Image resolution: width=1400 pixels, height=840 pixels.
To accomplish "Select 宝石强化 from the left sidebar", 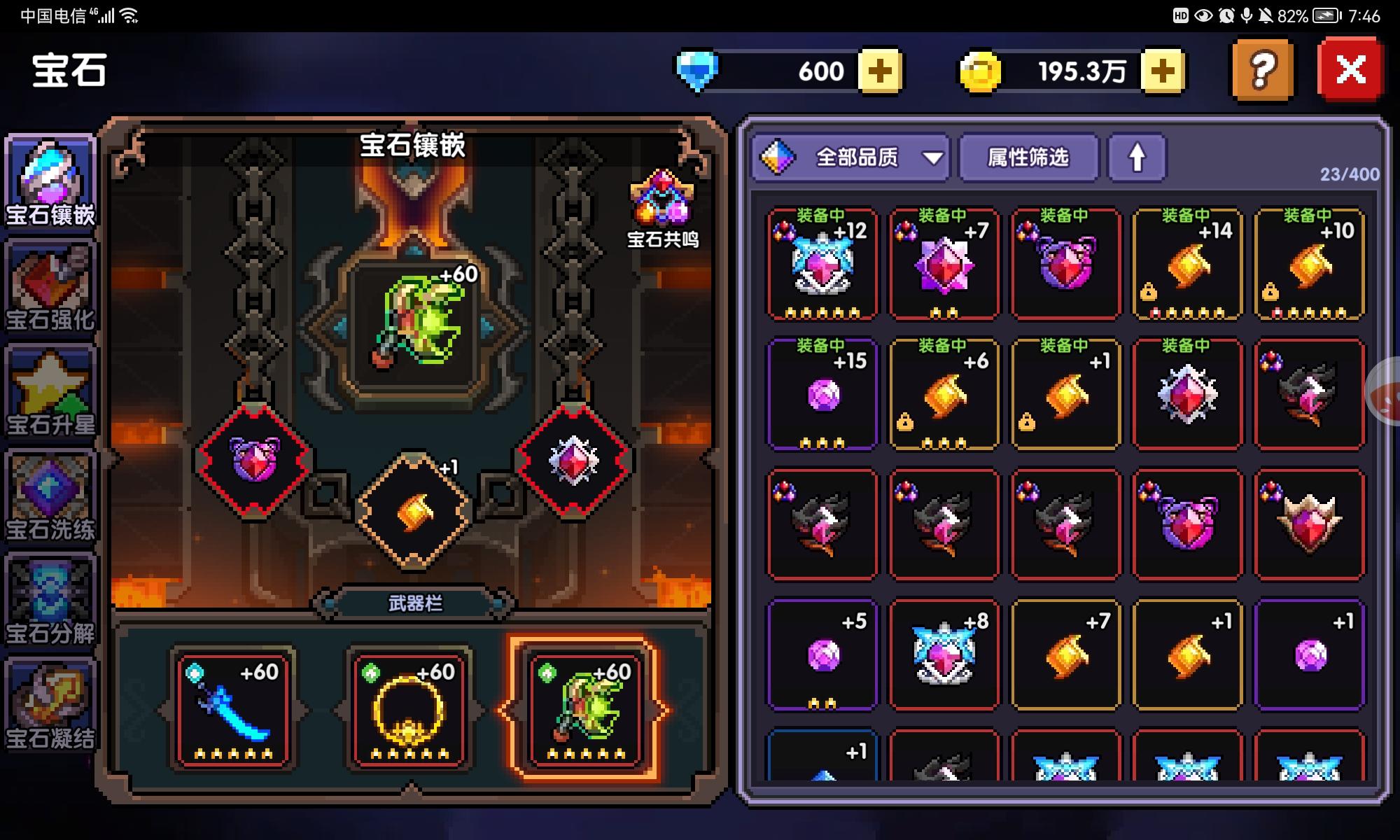I will [x=49, y=280].
